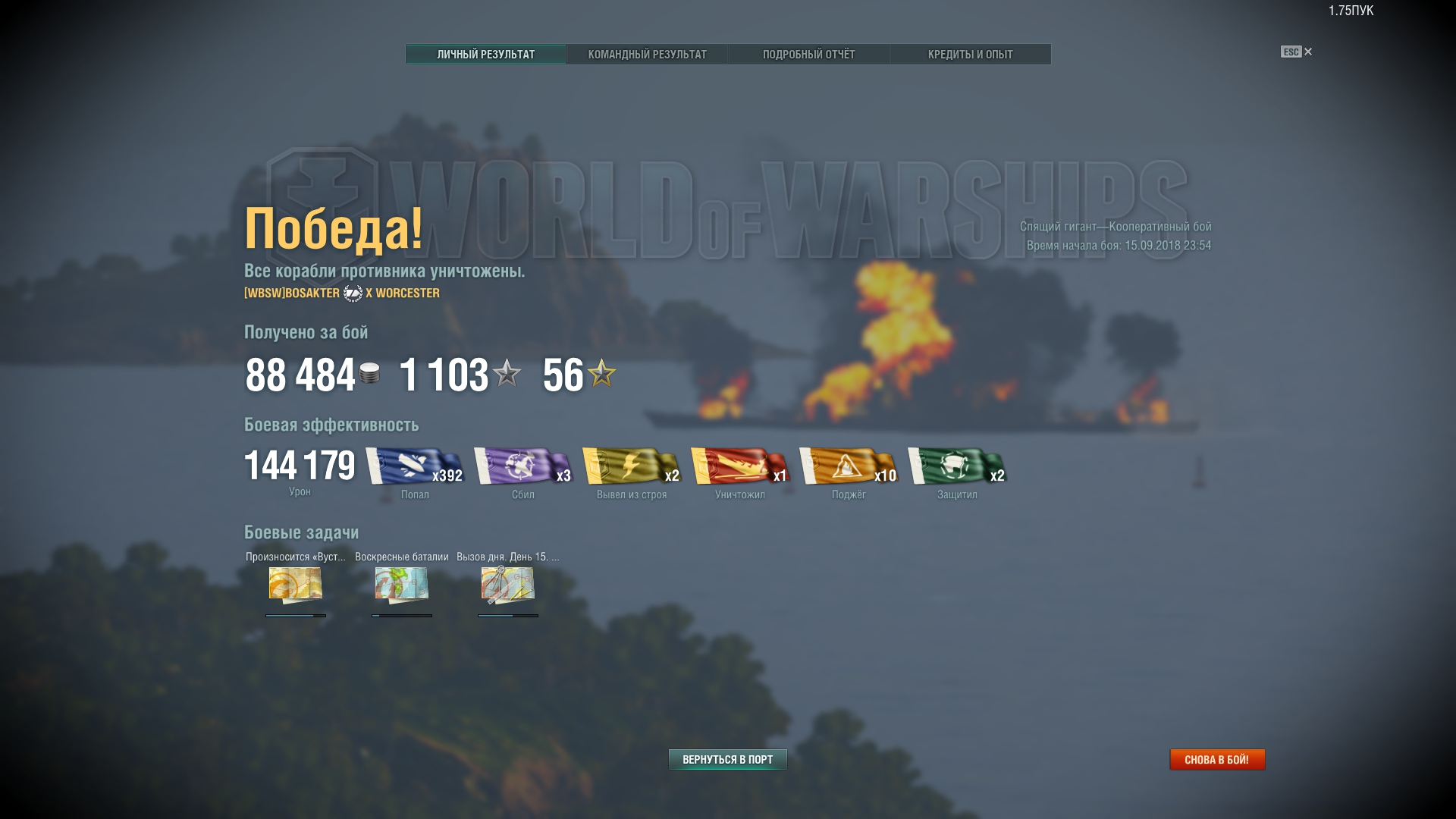Click the purple Сбил aircraft ribbon
The width and height of the screenshot is (1456, 819).
(522, 466)
